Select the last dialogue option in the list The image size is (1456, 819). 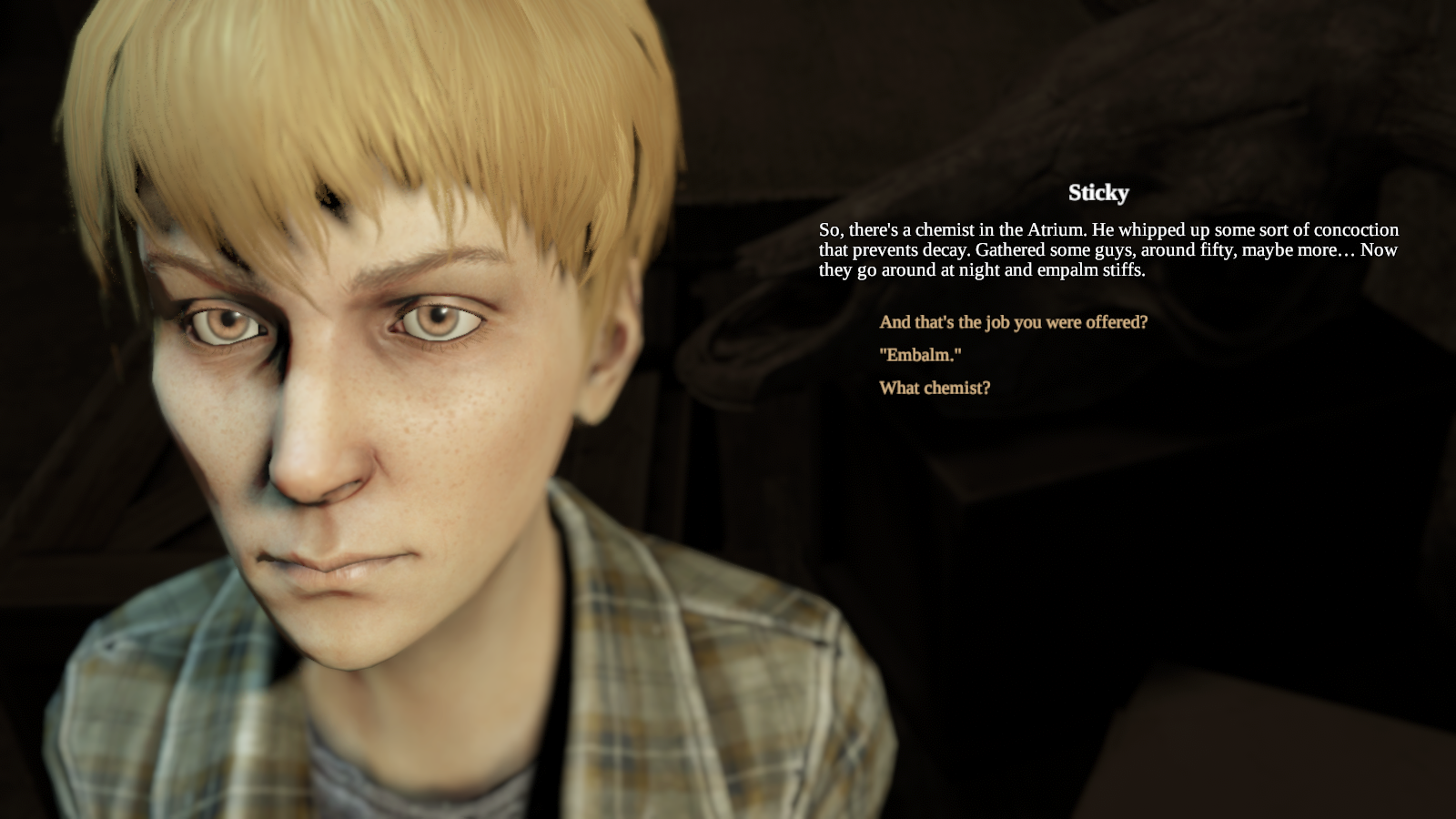935,389
